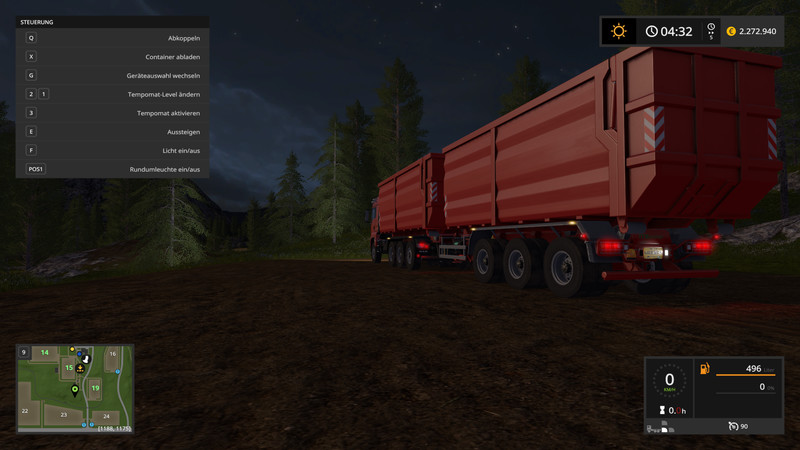Select the green player position marker on minimap
This screenshot has height=450, width=800.
click(x=74, y=391)
